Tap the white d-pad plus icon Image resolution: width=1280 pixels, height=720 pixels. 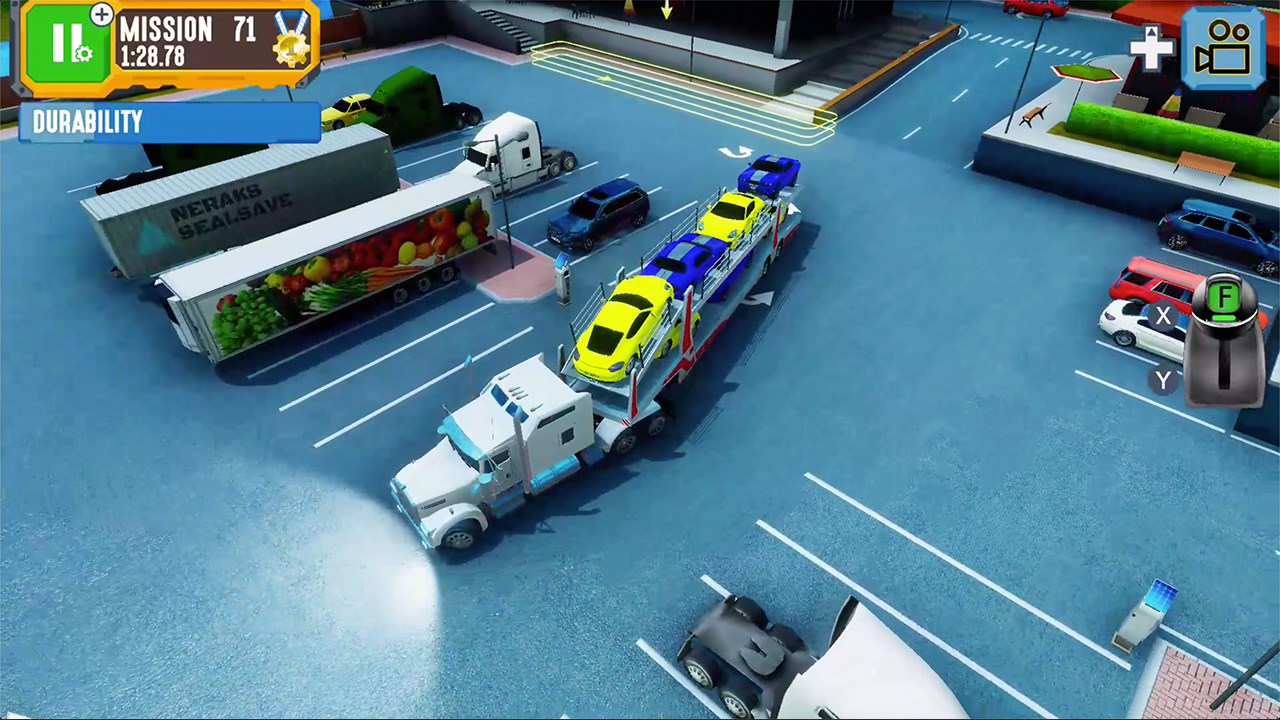[x=1150, y=47]
